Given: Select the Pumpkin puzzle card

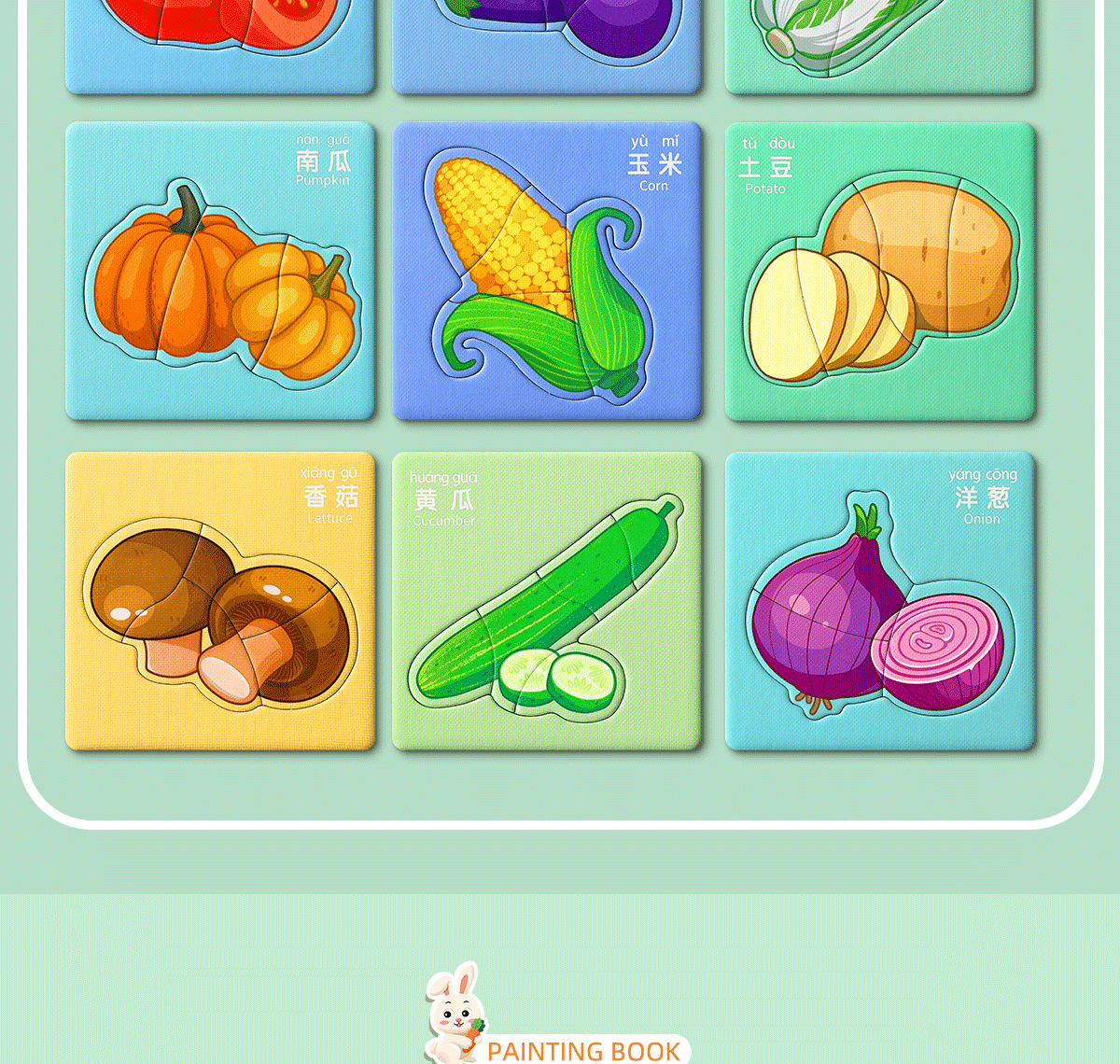Looking at the screenshot, I should tap(220, 271).
